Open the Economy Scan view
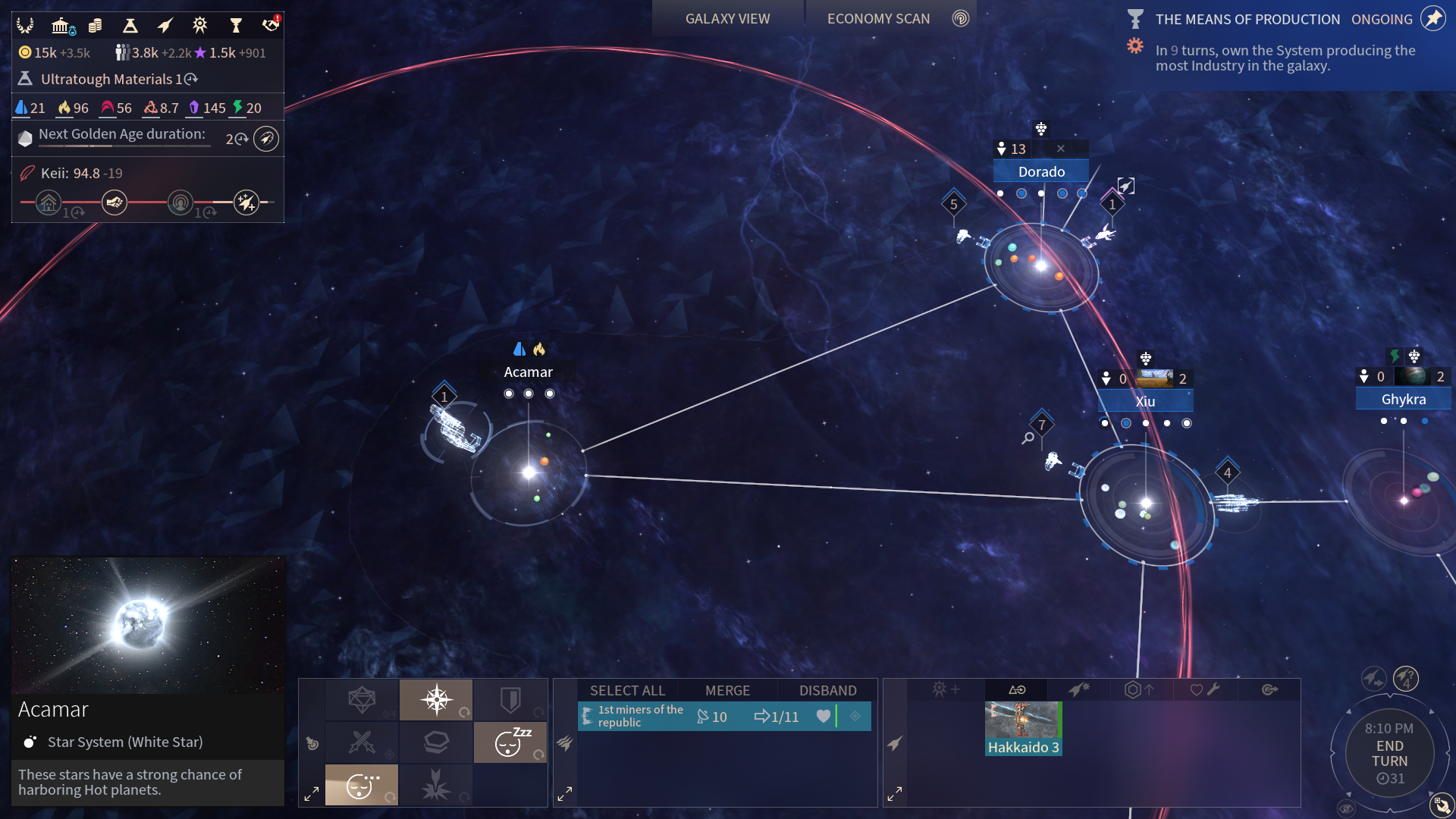1456x819 pixels. click(x=878, y=19)
